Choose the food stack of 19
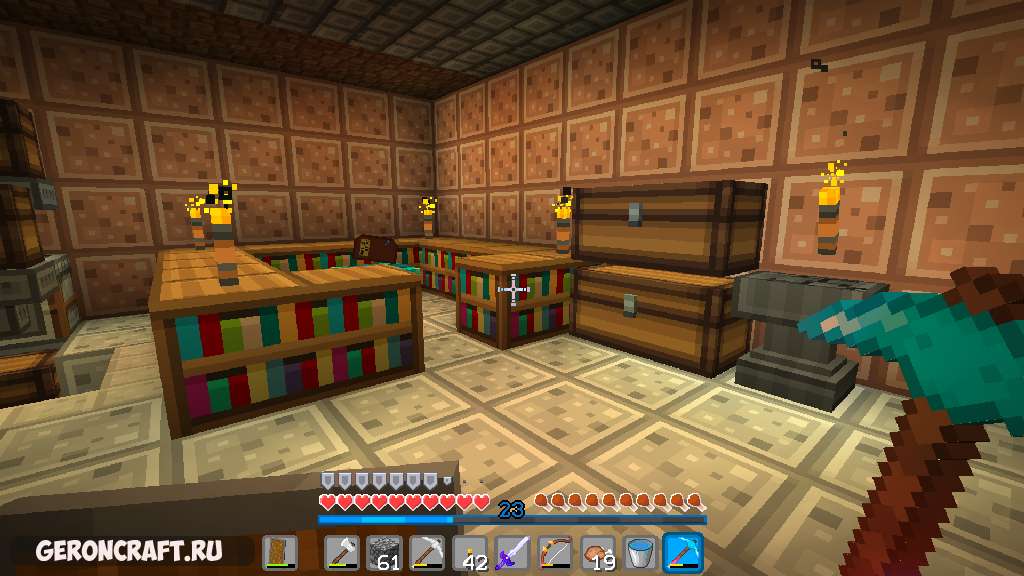The height and width of the screenshot is (576, 1024). coord(598,553)
